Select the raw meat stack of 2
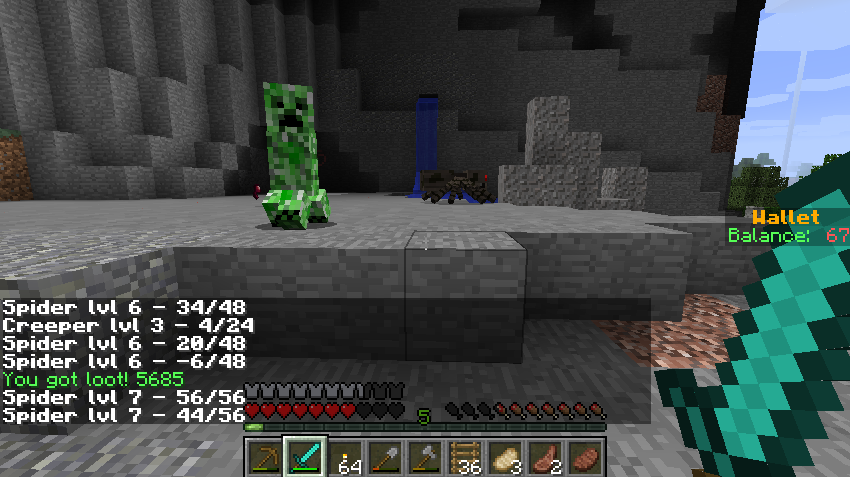 click(x=545, y=458)
